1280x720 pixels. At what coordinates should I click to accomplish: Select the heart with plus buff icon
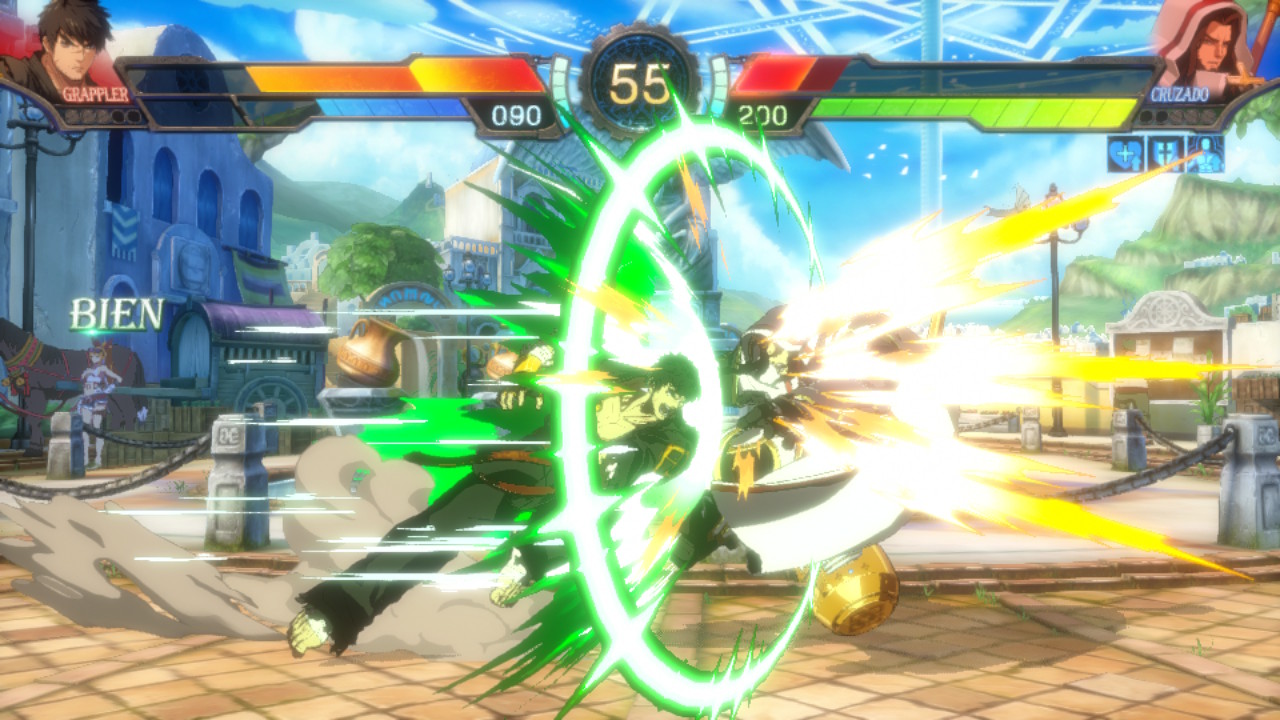click(x=1125, y=155)
